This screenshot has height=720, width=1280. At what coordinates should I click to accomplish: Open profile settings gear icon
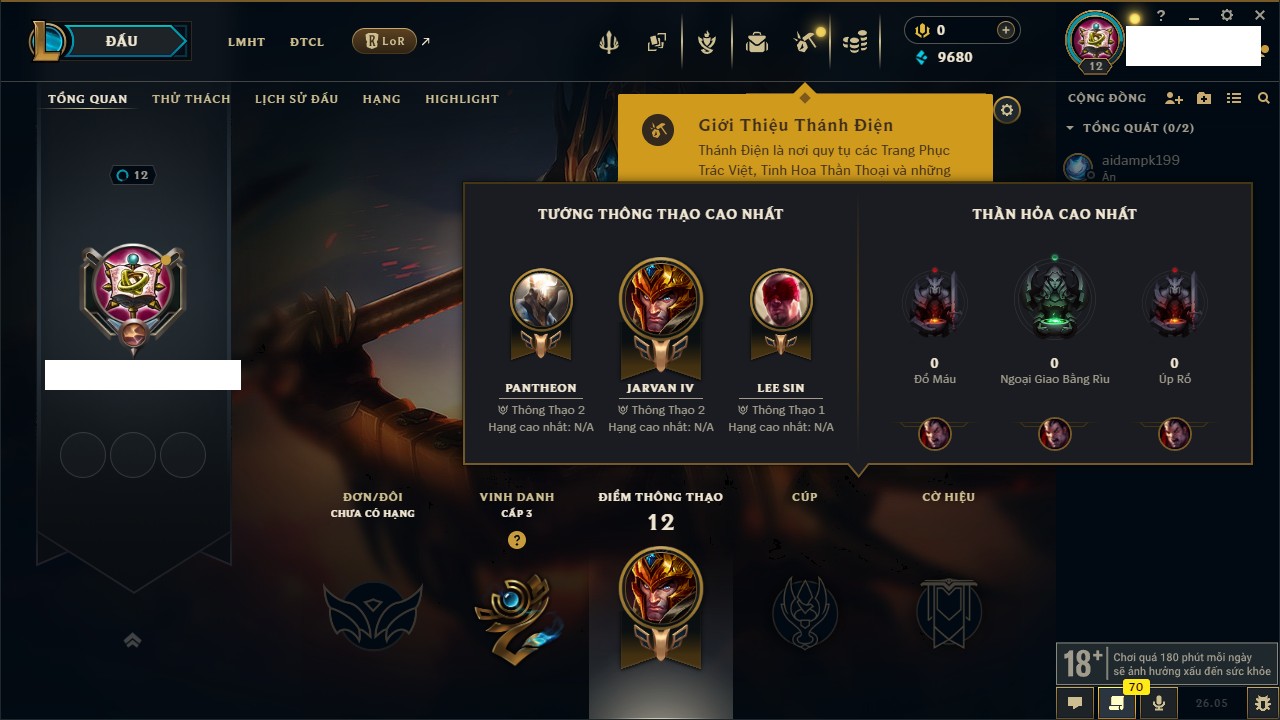[x=1007, y=110]
